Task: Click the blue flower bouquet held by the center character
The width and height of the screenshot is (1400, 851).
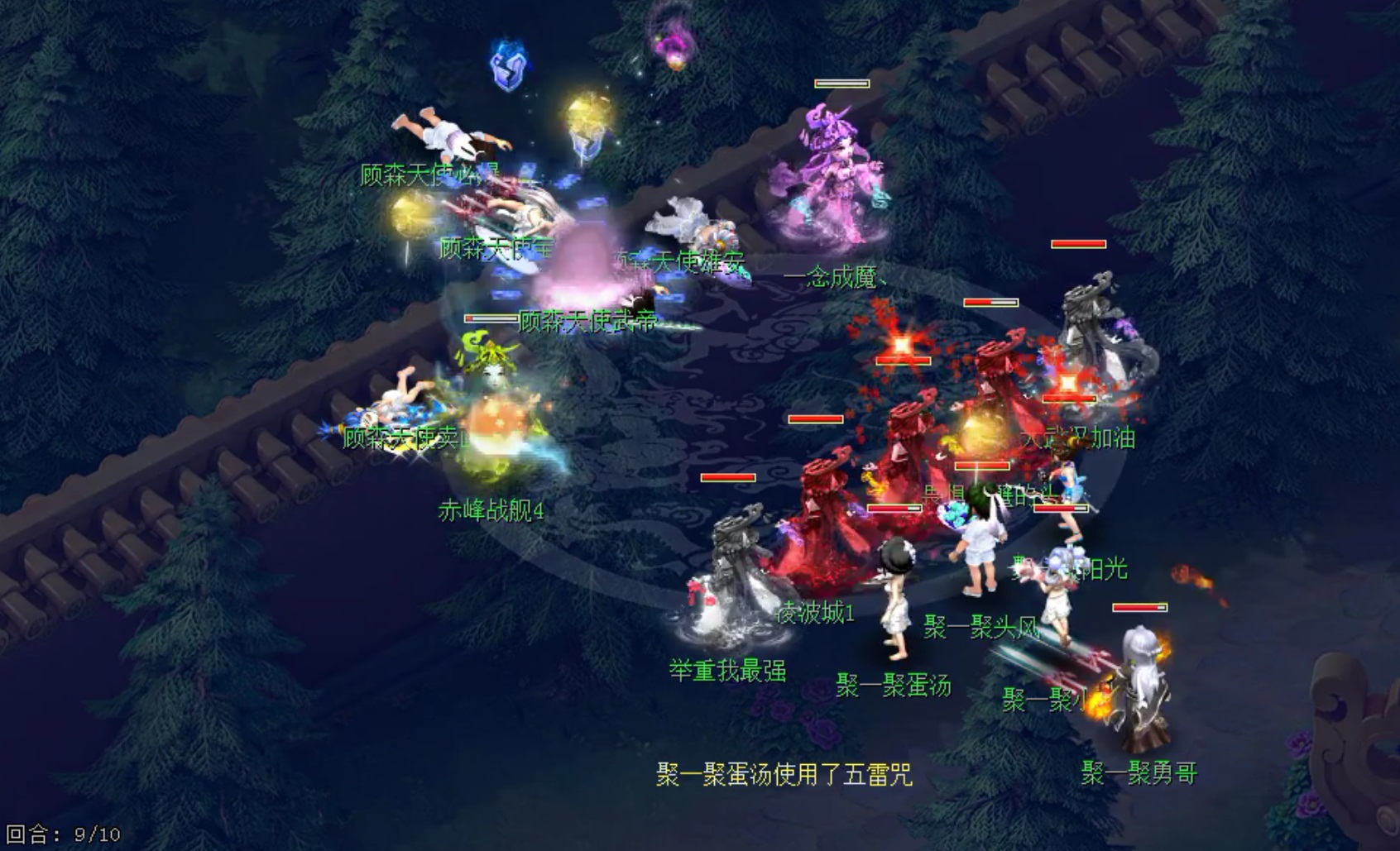Action: tap(954, 514)
